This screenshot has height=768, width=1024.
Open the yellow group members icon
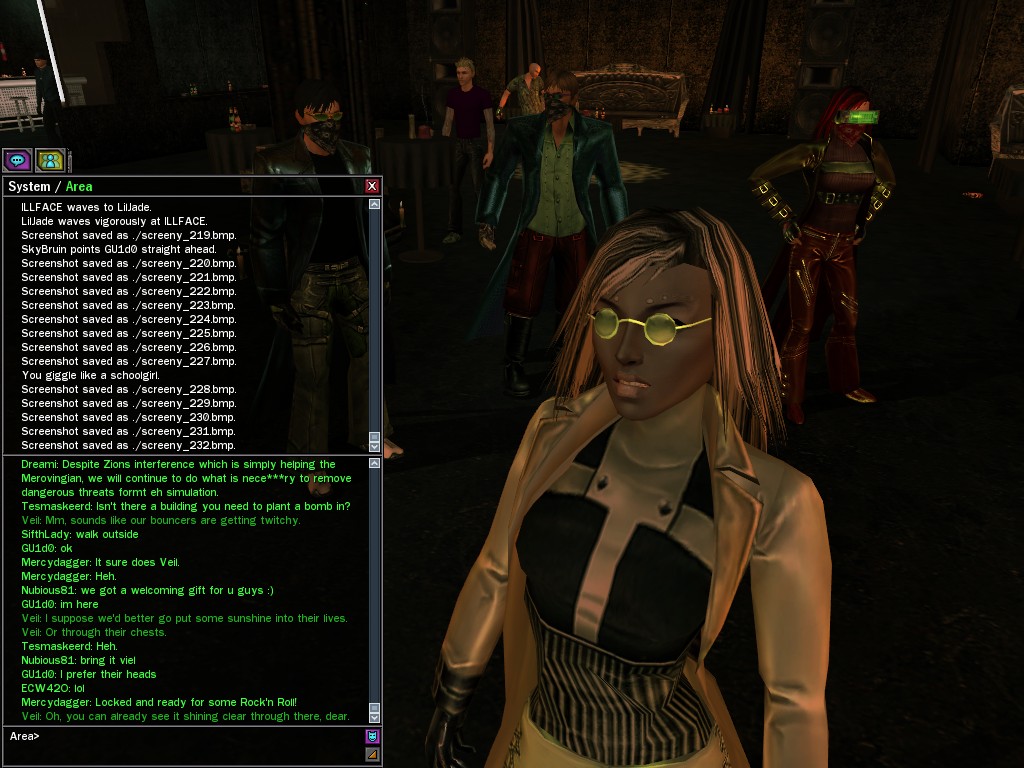[50, 160]
